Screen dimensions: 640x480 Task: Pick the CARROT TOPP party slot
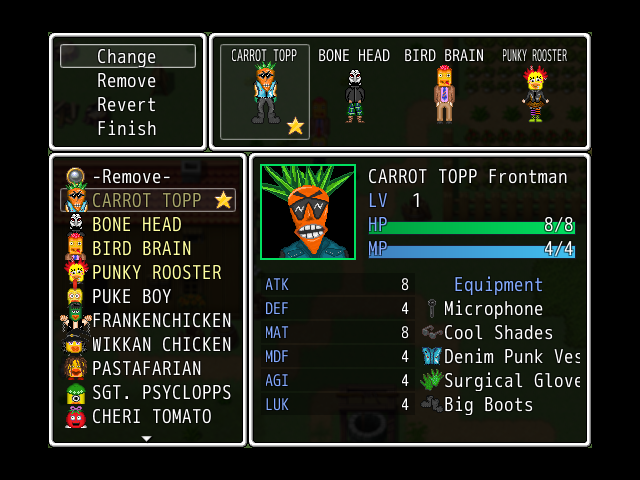[265, 92]
